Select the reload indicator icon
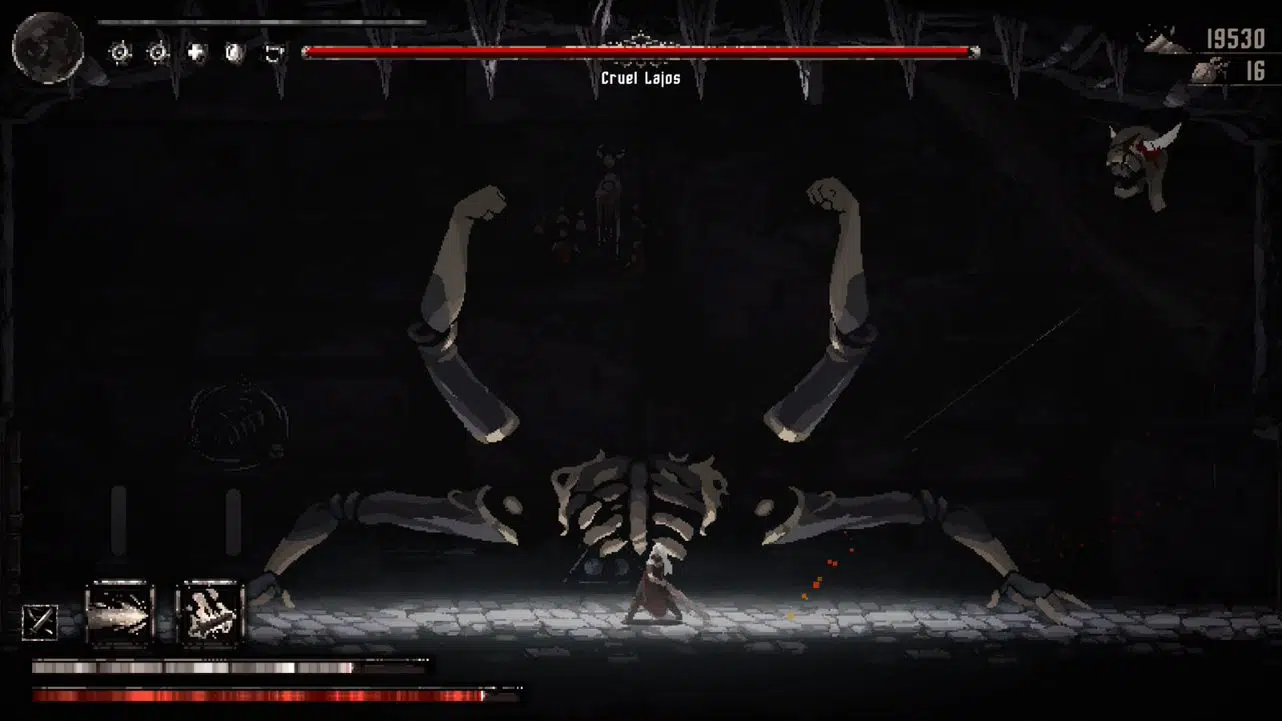 pos(273,52)
